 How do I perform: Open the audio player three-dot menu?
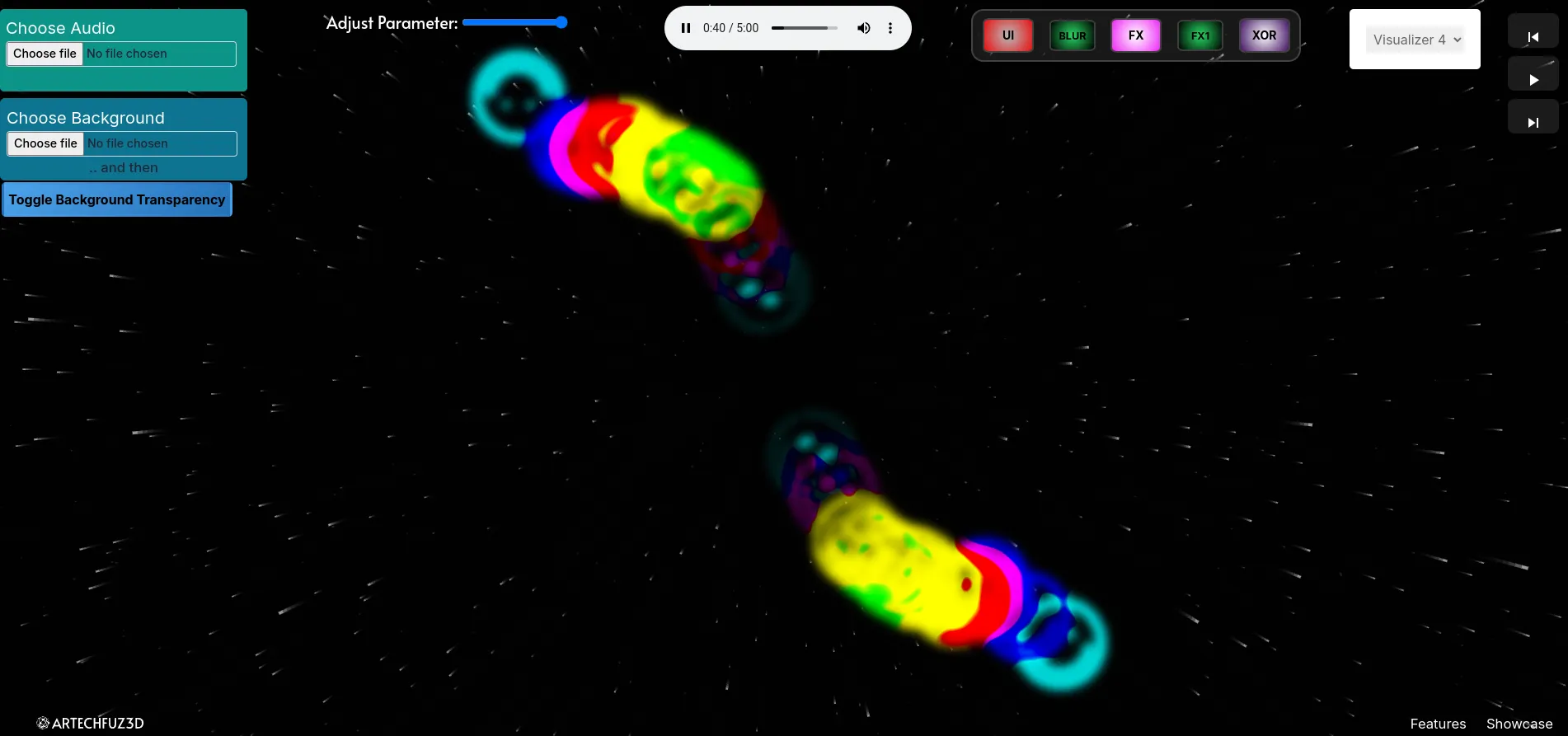[x=890, y=27]
